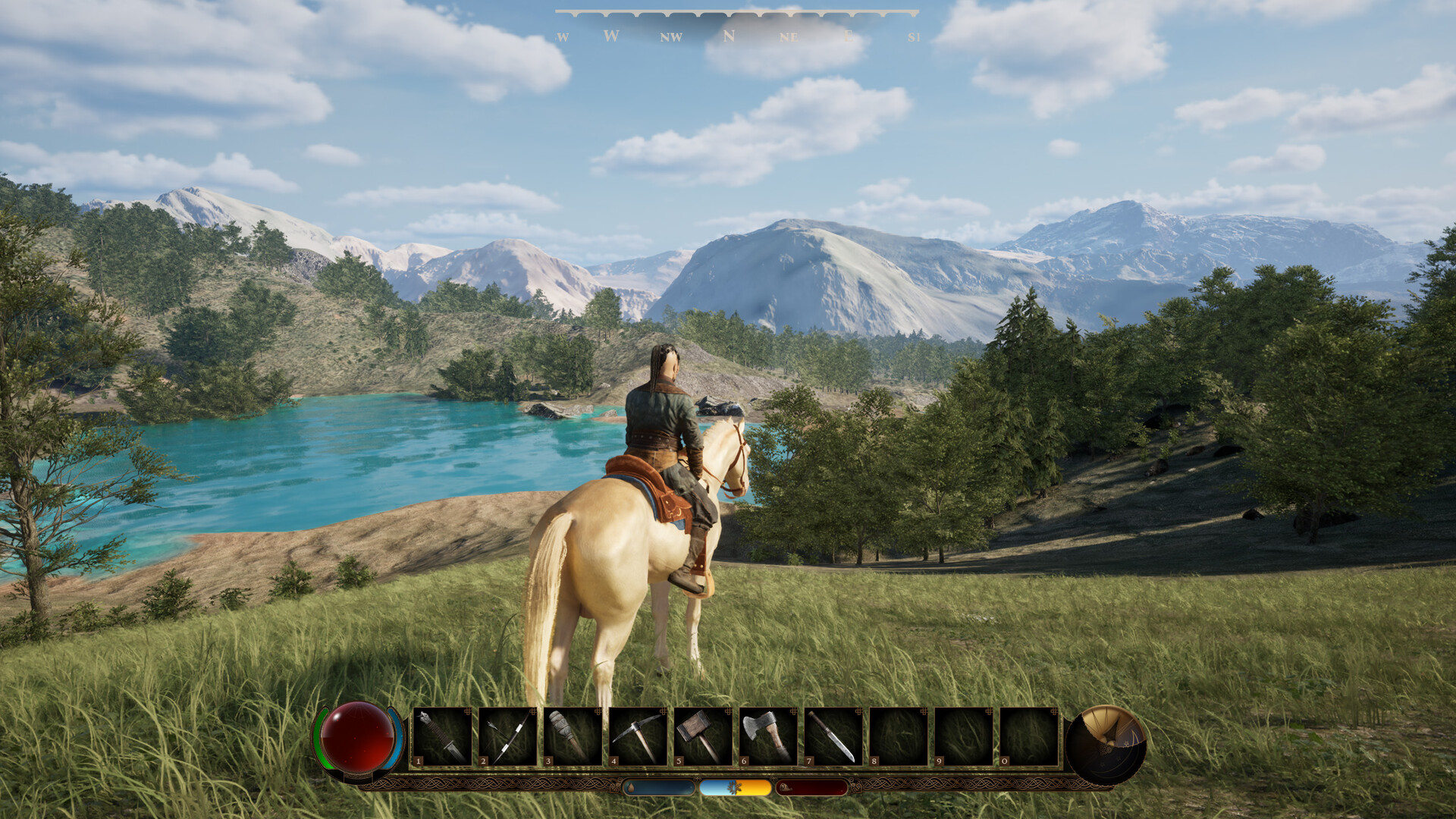Select the wrapped torch in slot 3
The image size is (1456, 819).
[x=573, y=736]
